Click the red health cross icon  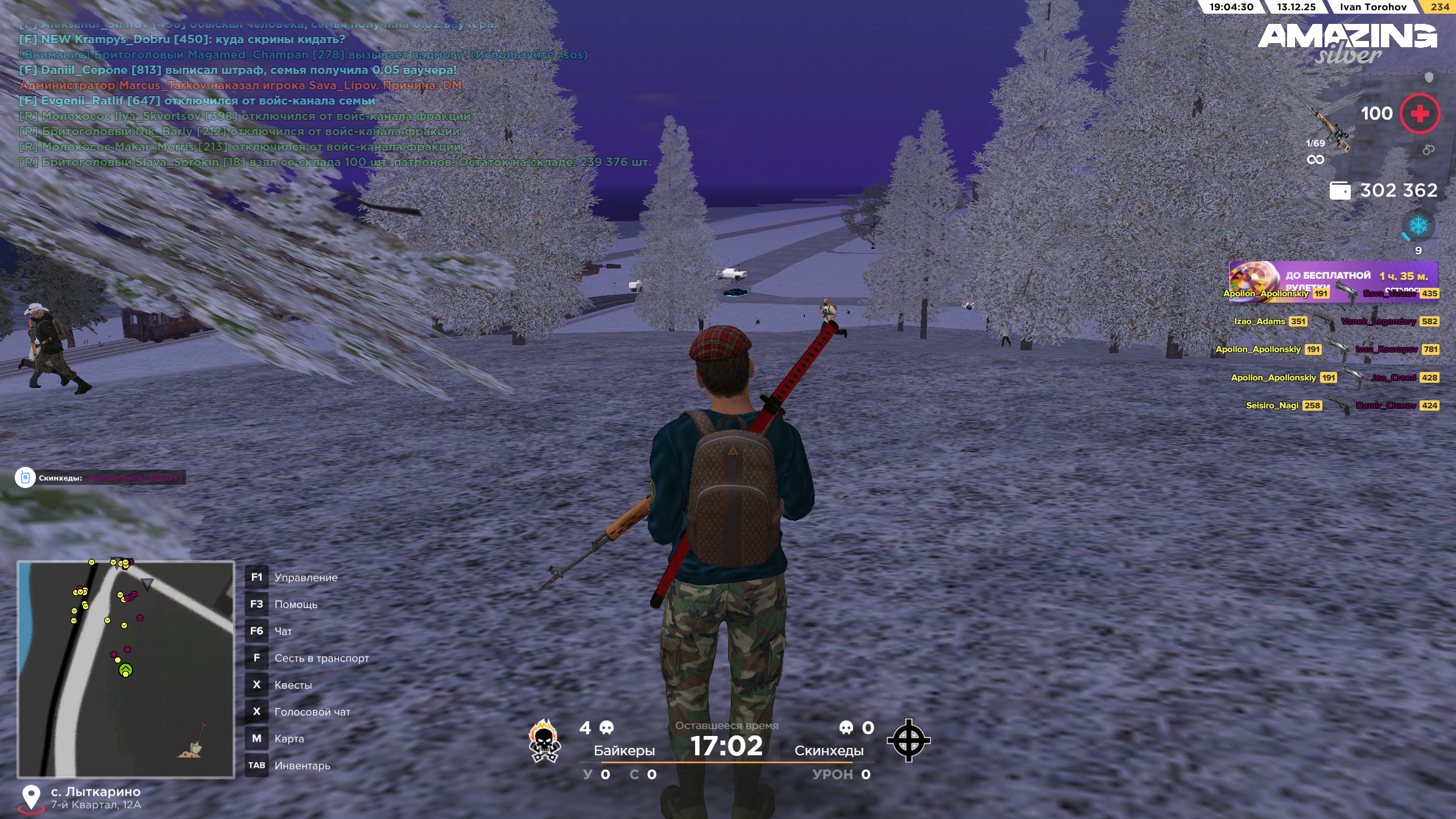[x=1420, y=114]
